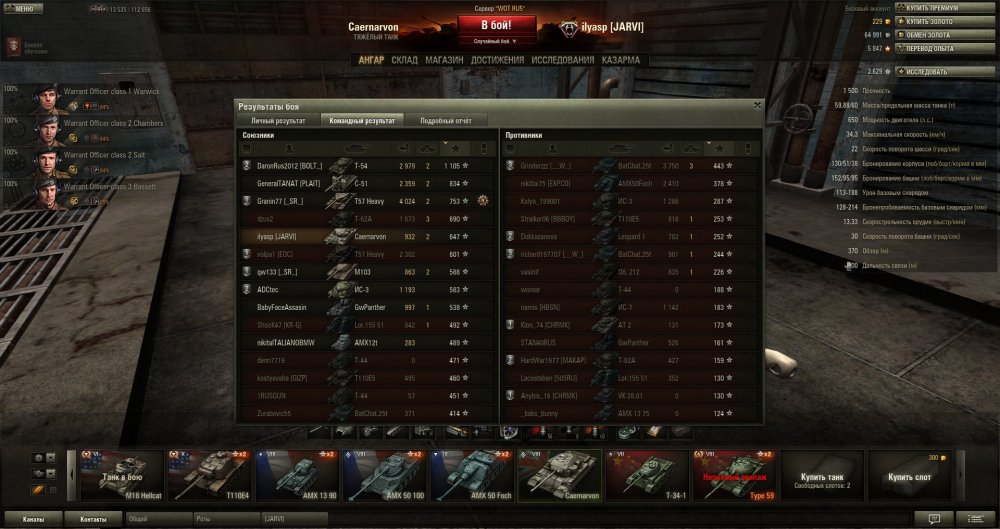Open the ИССЛЕДОВАНИЯ section
Viewport: 1000px width, 529px height.
tap(563, 61)
